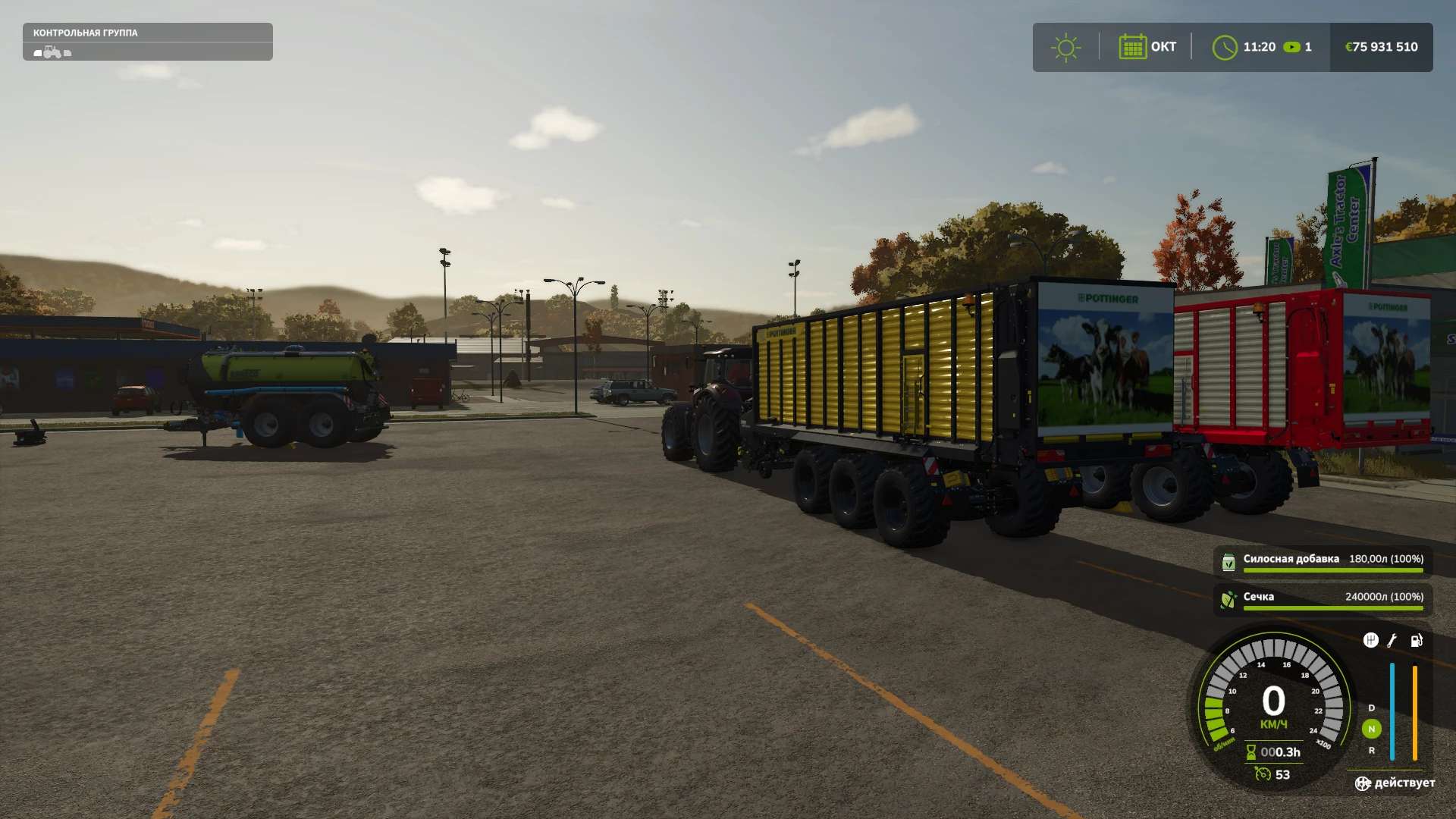Viewport: 1456px width, 819px height.
Task: Select Reverse (R) on the gear selector
Action: pos(1371,750)
